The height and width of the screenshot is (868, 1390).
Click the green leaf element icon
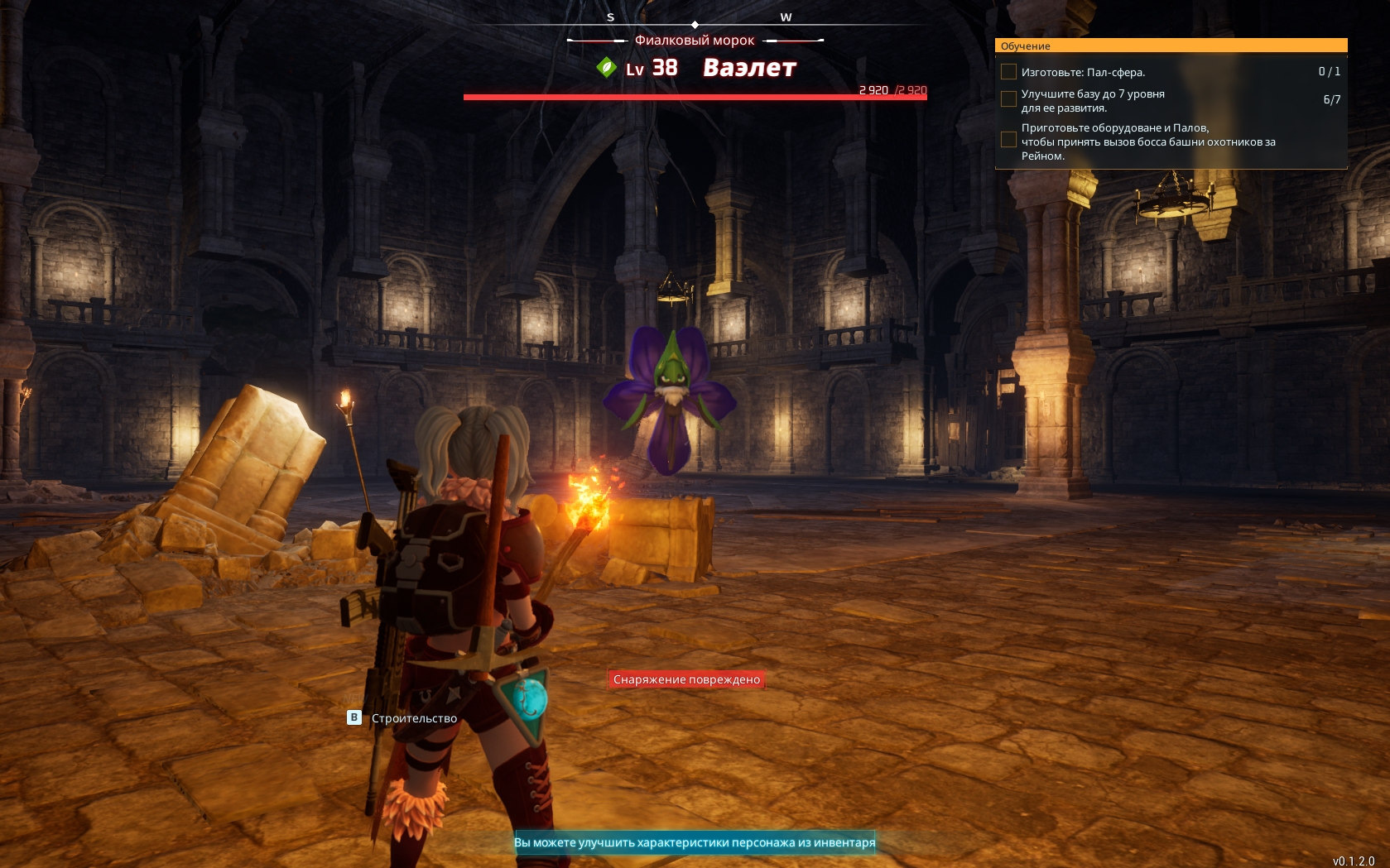pos(607,67)
